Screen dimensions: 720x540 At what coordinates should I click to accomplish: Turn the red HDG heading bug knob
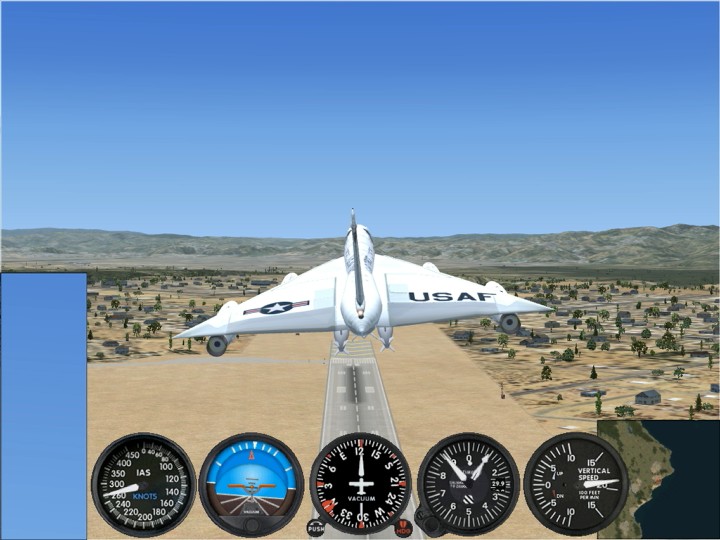coord(403,527)
